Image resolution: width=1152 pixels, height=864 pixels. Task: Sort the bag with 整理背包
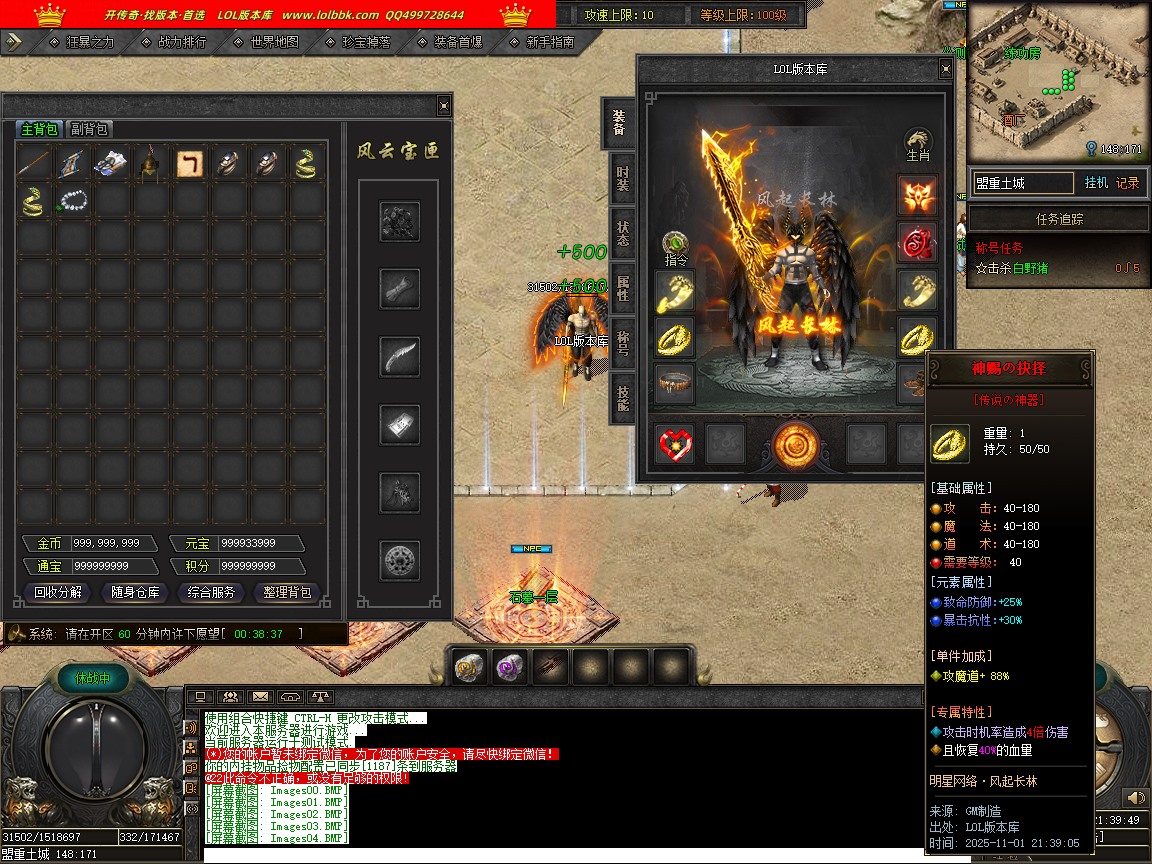point(288,592)
